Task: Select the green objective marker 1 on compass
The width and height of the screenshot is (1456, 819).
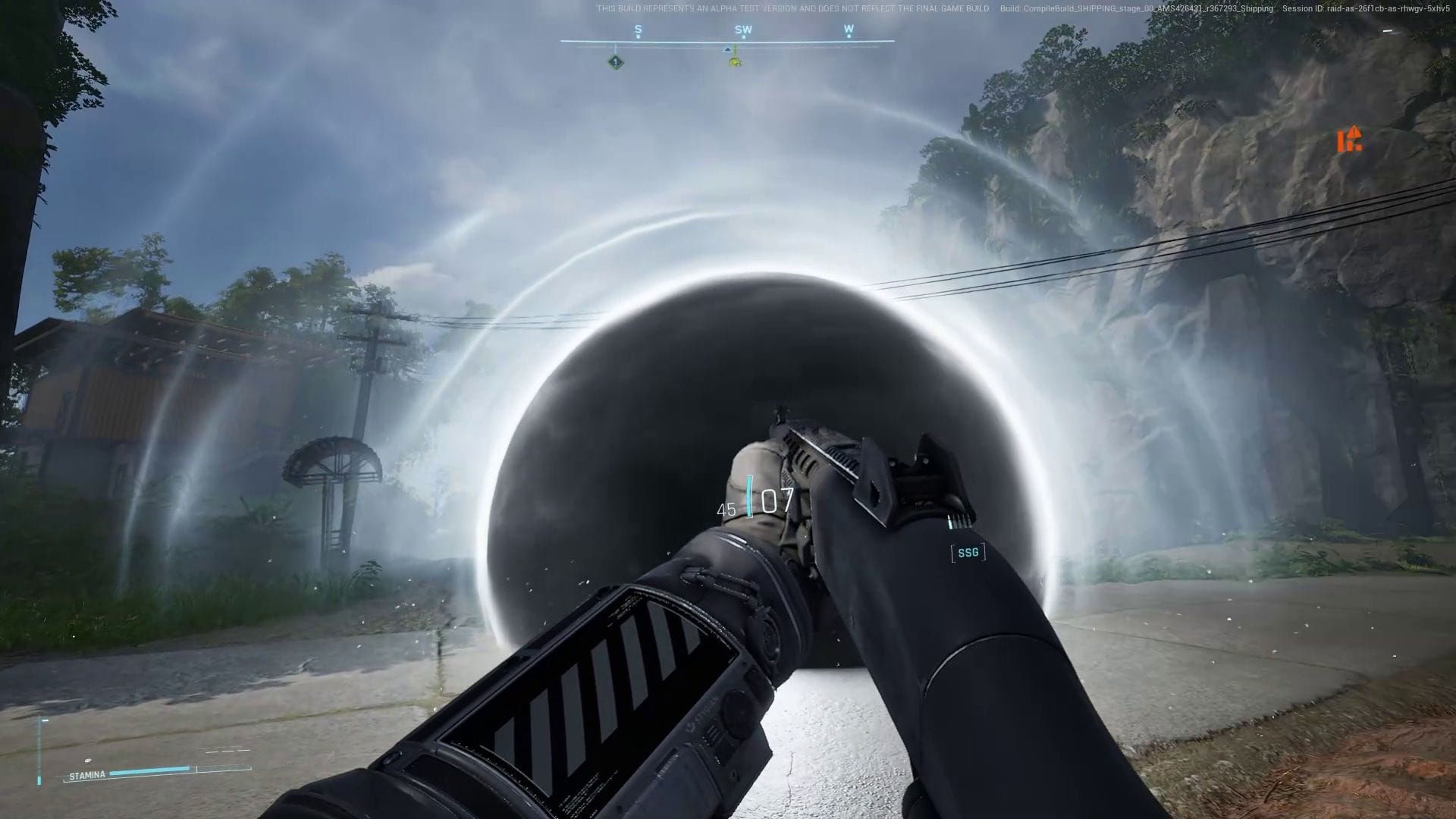Action: 617,60
